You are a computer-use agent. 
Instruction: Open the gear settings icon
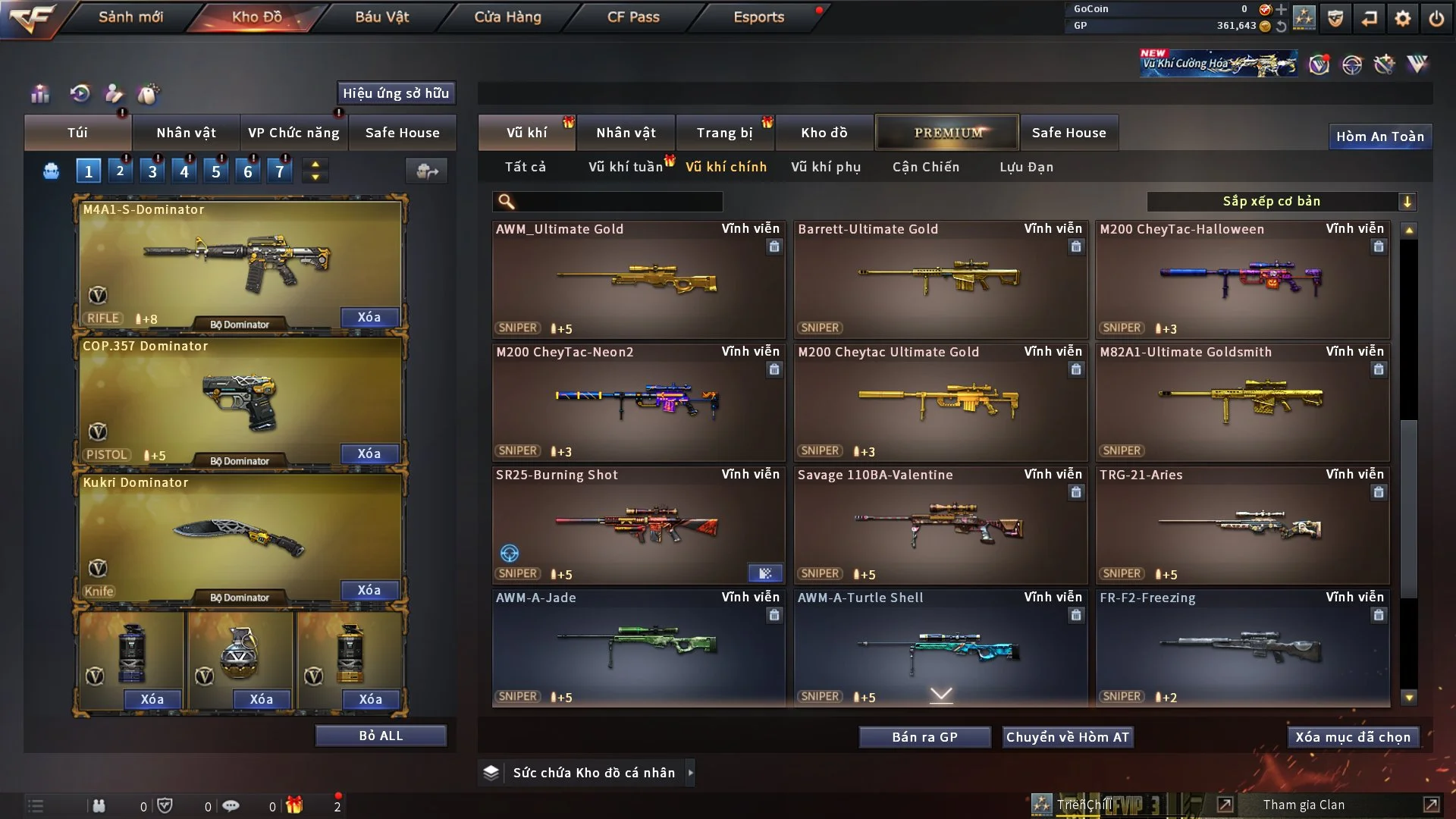pos(1402,18)
